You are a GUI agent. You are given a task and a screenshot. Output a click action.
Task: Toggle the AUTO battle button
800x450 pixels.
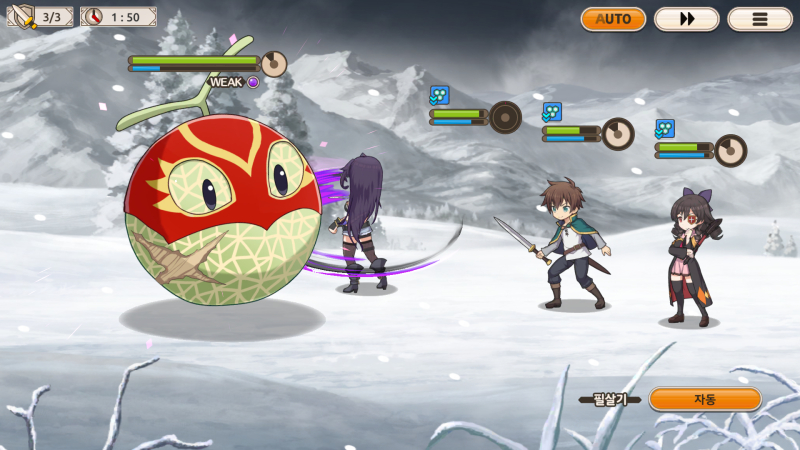pyautogui.click(x=613, y=19)
